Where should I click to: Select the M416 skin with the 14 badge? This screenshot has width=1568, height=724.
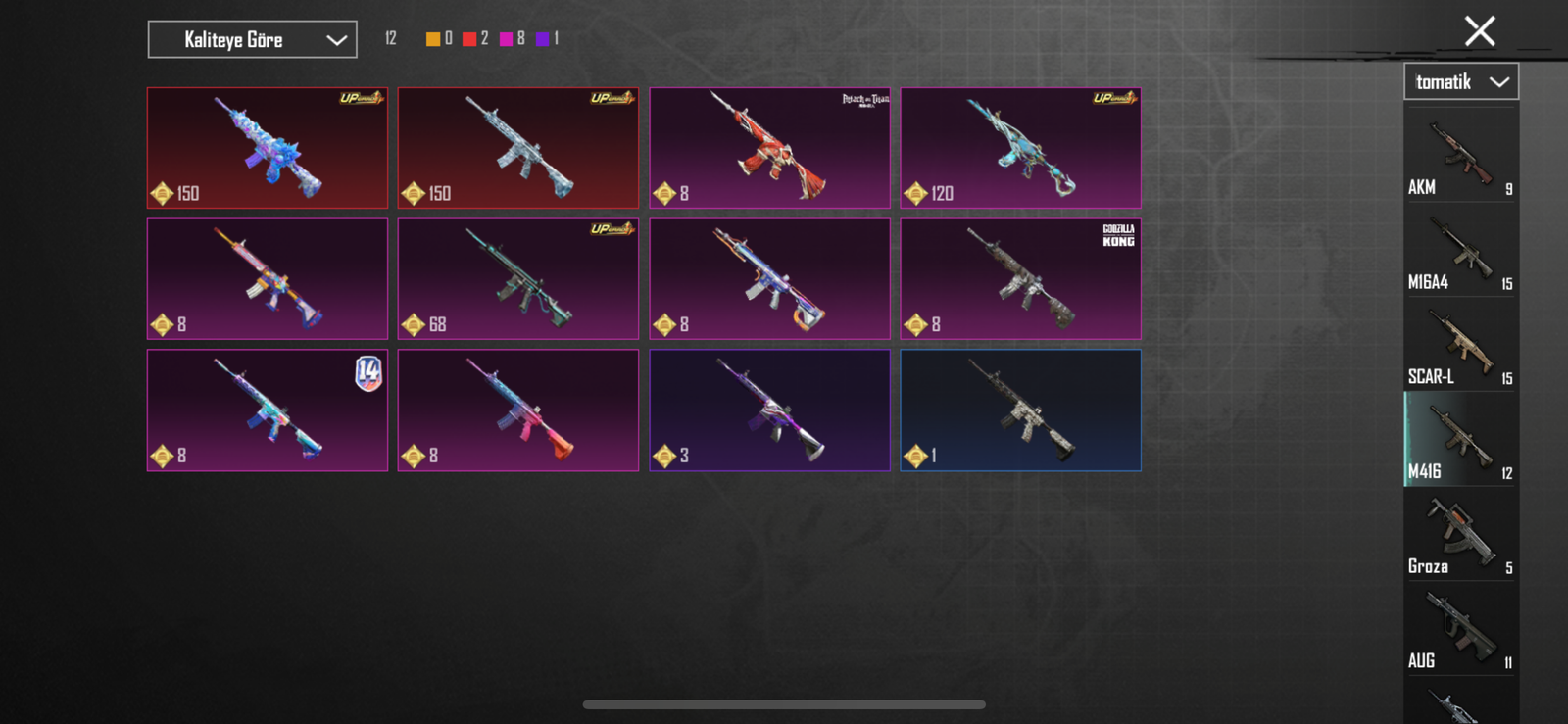pyautogui.click(x=268, y=410)
